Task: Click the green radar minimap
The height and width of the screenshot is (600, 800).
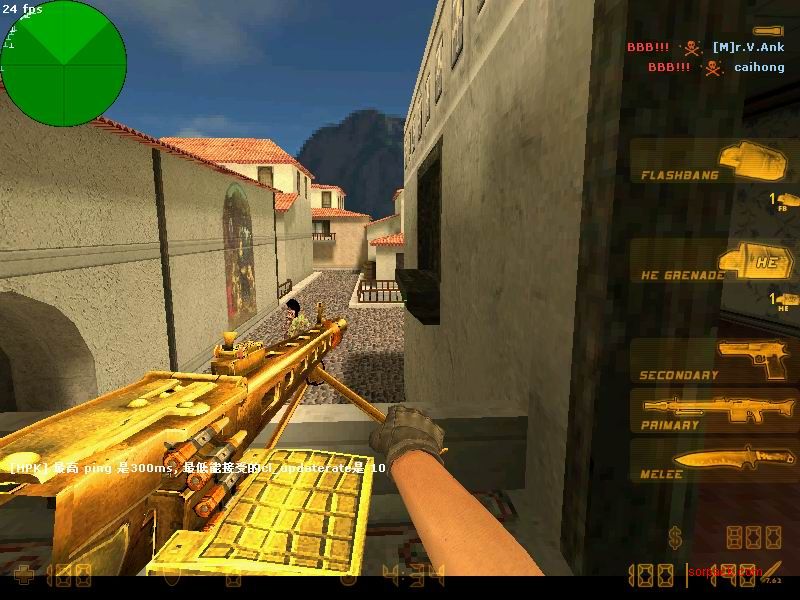Action: pyautogui.click(x=64, y=64)
